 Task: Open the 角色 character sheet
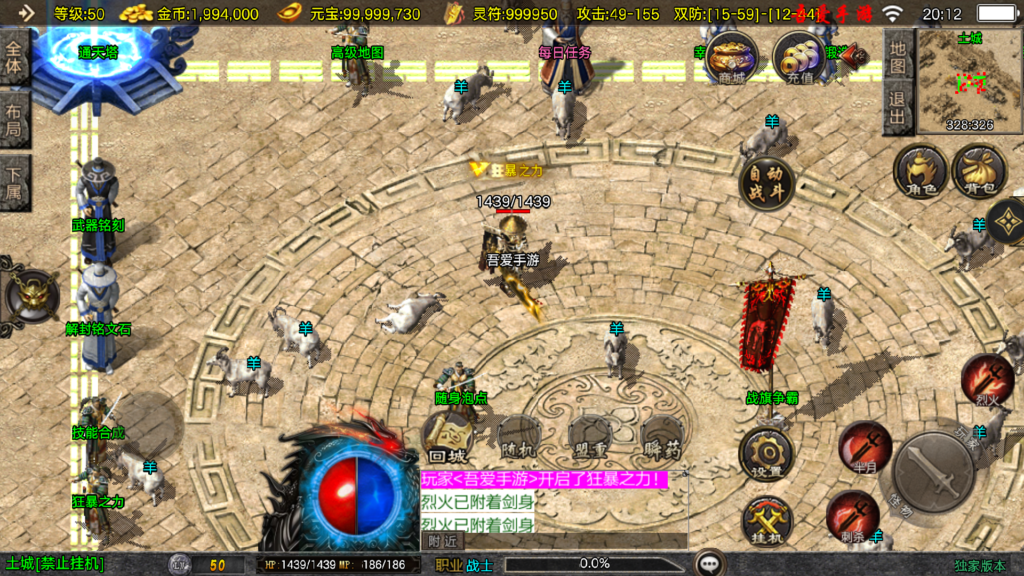(919, 170)
